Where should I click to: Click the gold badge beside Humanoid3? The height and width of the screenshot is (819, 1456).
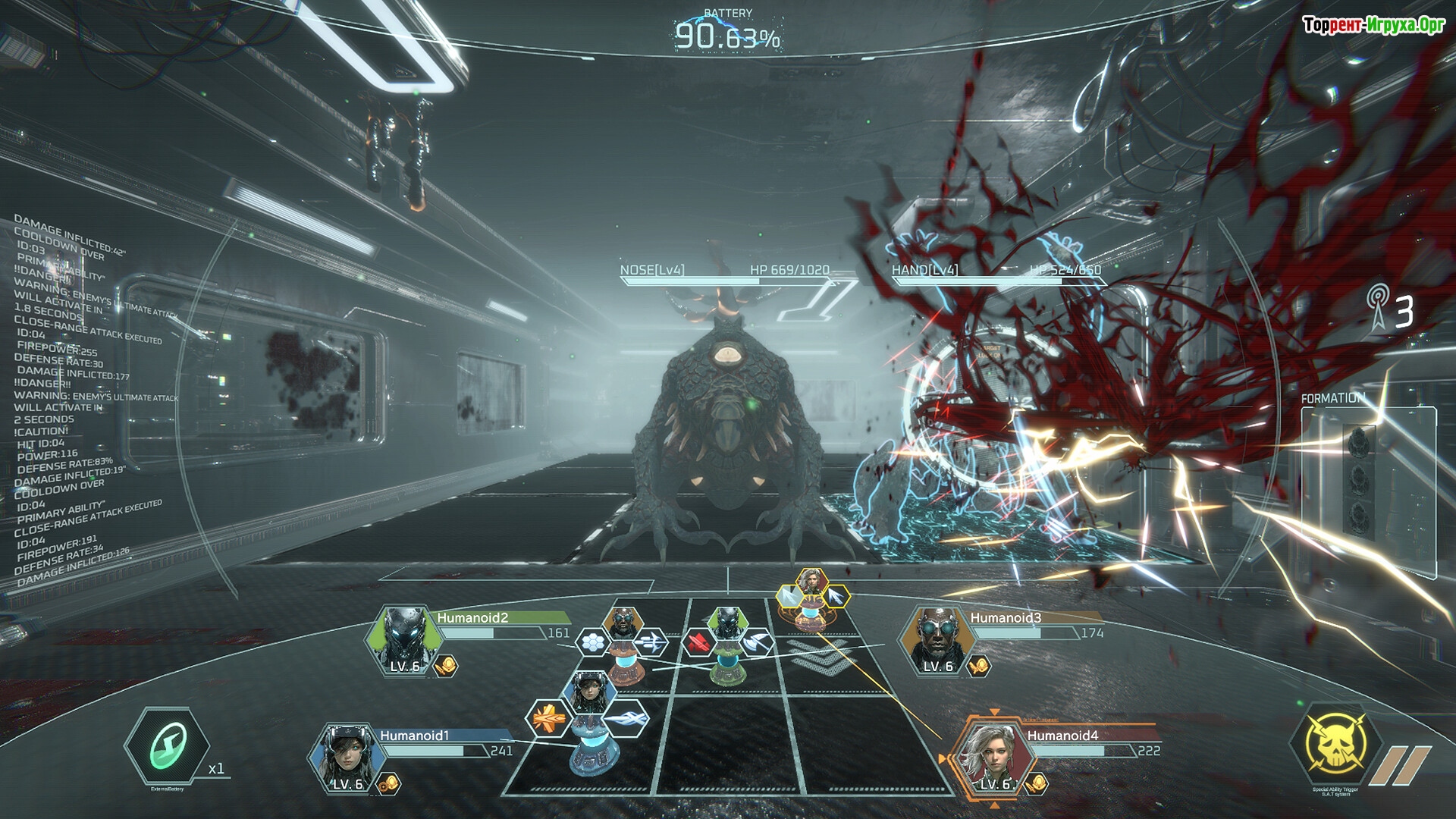(x=979, y=667)
